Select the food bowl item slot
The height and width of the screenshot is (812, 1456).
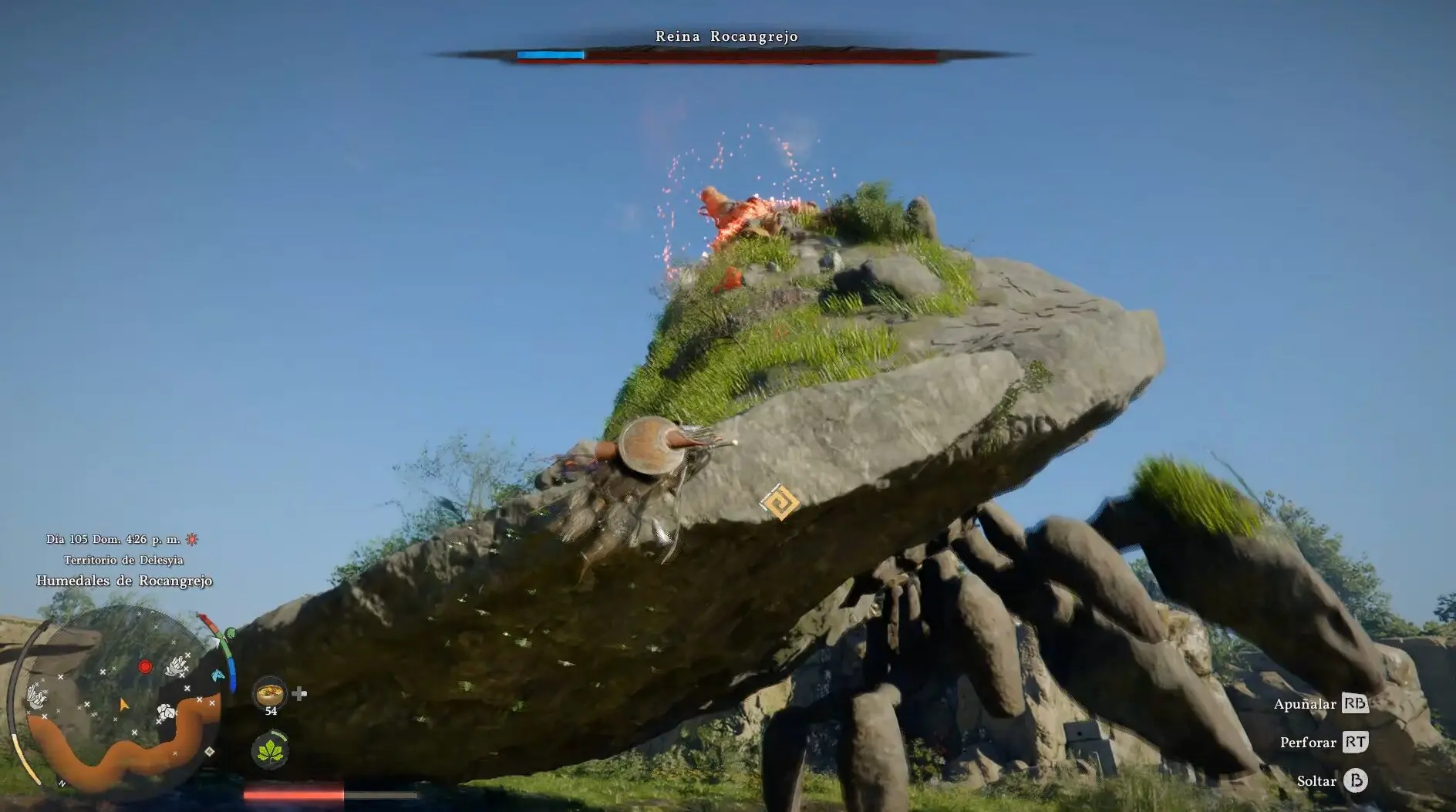[x=270, y=693]
